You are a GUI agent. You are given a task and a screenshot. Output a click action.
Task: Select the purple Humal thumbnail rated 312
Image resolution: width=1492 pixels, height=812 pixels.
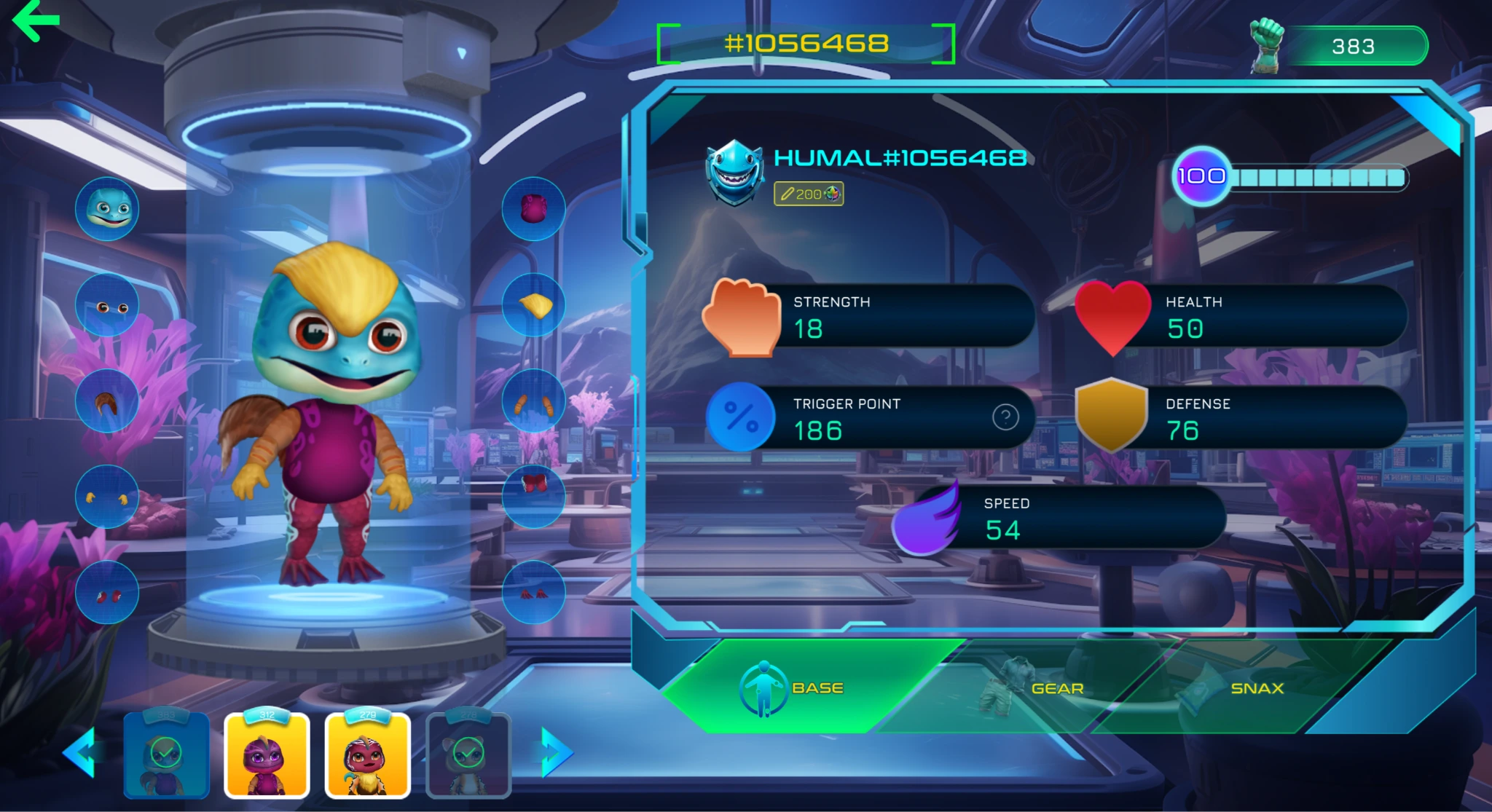coord(267,756)
